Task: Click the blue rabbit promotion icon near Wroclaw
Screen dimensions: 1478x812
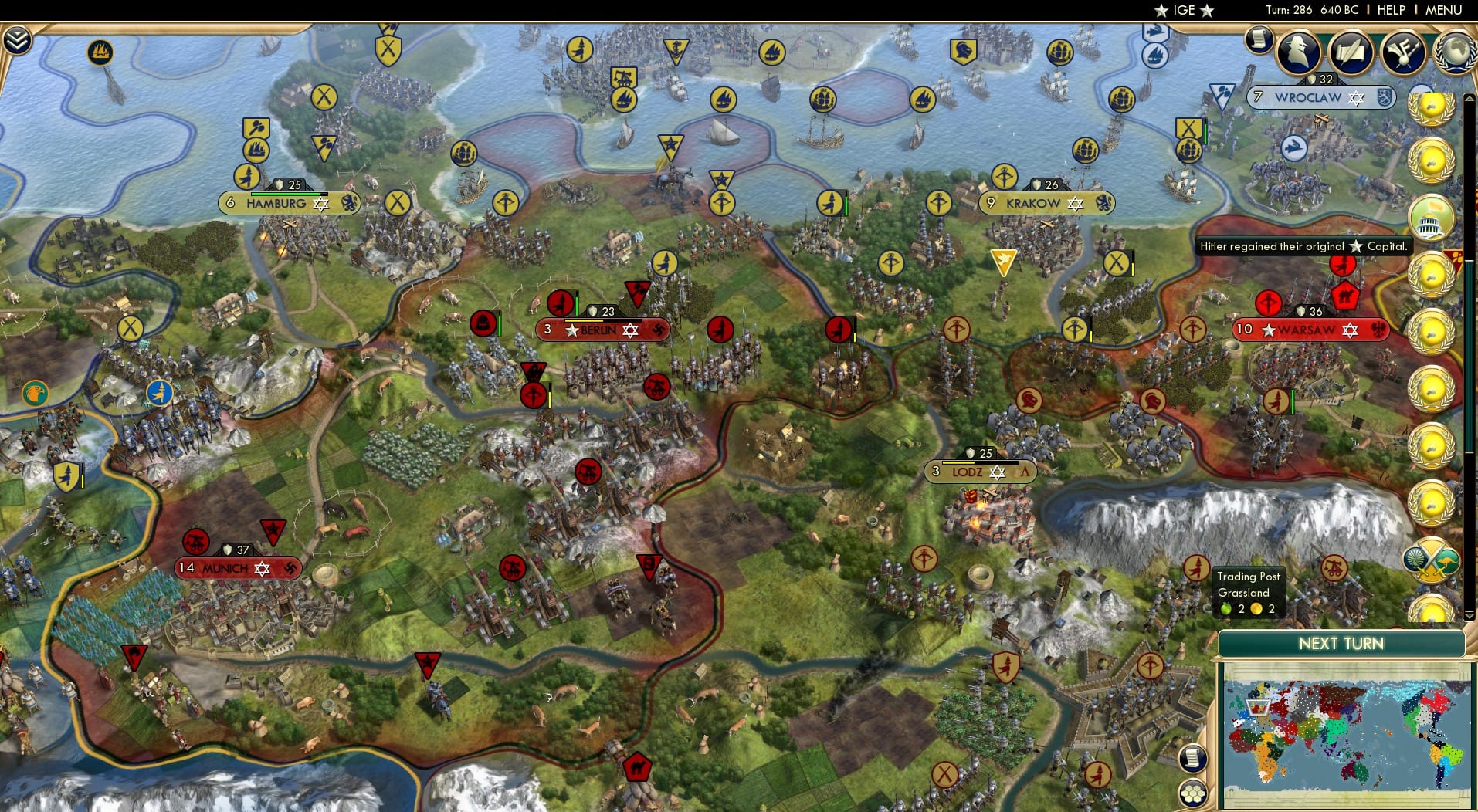Action: coord(1296,147)
